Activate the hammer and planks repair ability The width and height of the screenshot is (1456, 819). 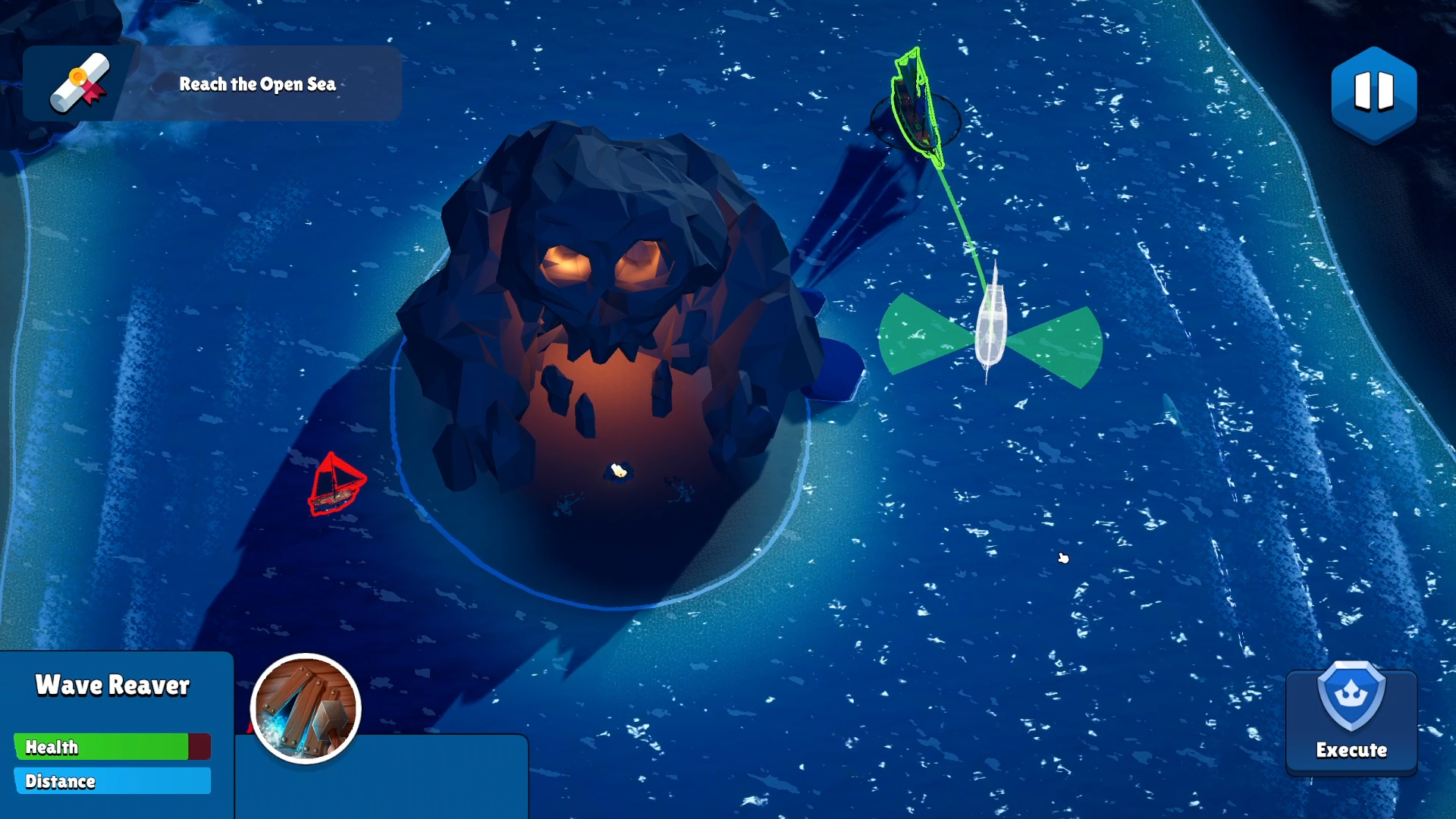click(306, 708)
